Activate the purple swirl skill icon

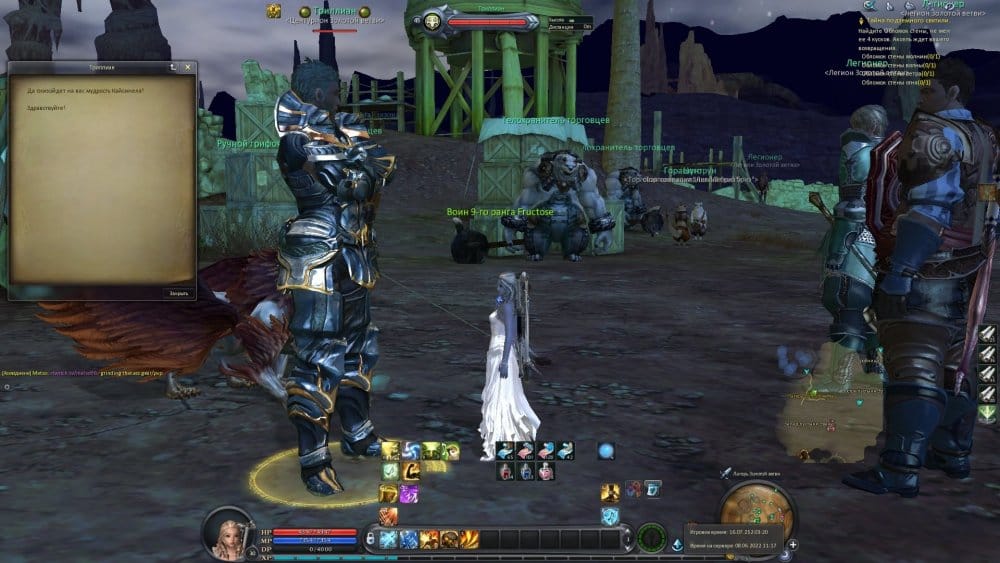coord(408,493)
